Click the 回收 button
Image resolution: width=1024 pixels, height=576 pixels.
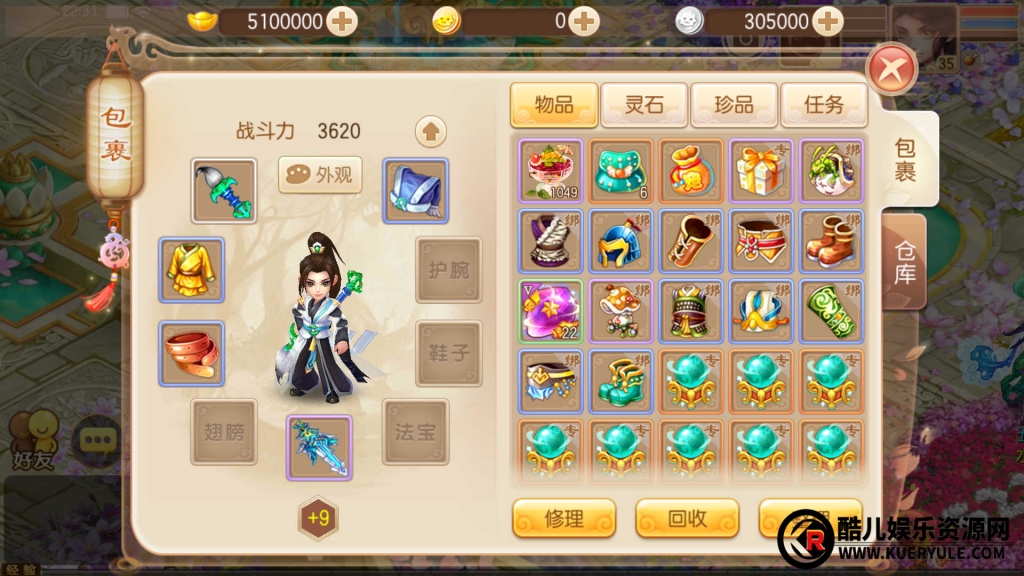click(x=687, y=518)
